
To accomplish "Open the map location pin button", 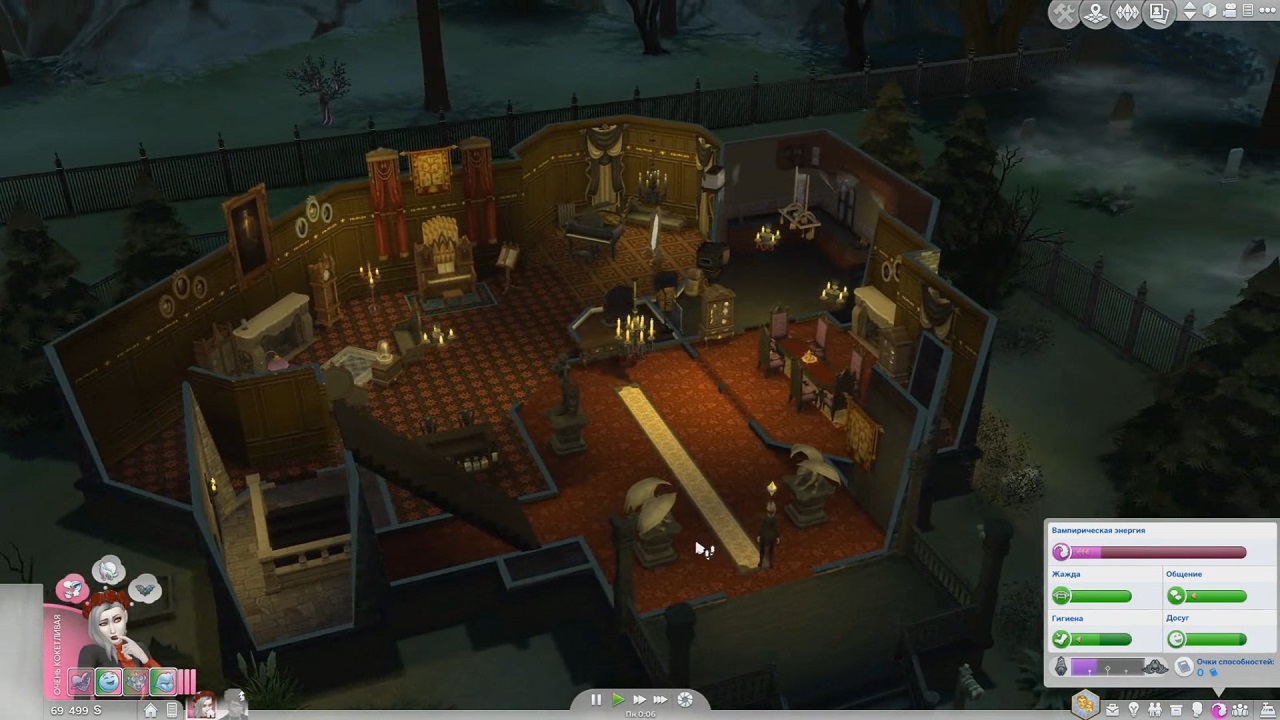I will (x=1095, y=13).
